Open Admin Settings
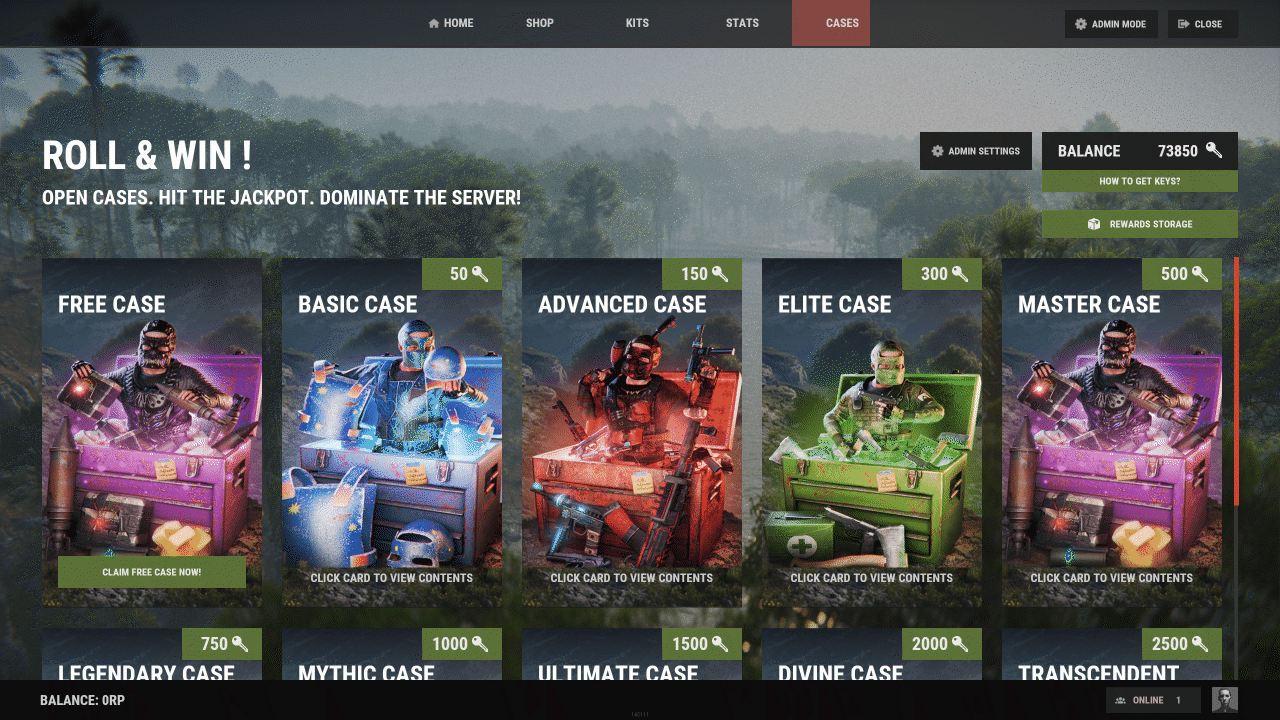1280x720 pixels. (x=975, y=151)
